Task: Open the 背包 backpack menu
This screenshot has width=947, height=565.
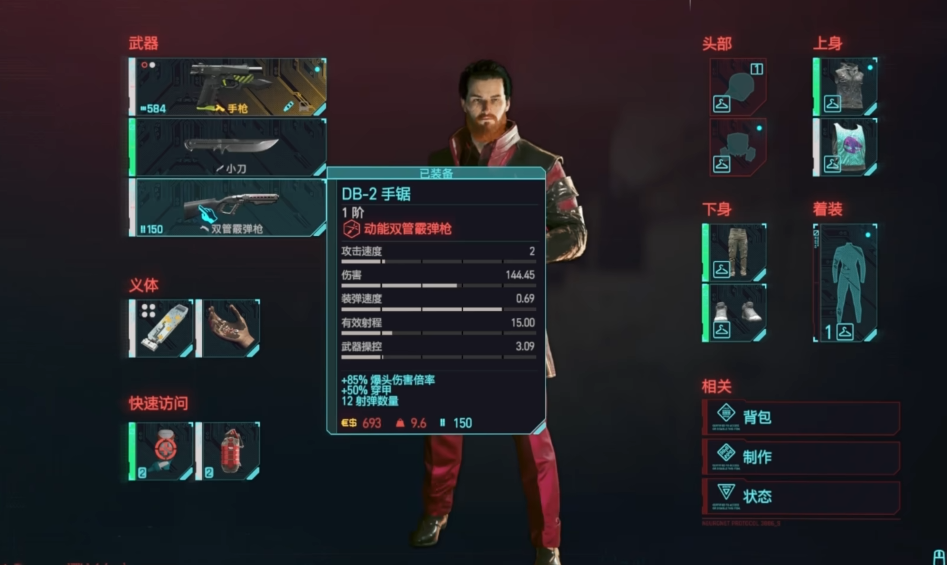Action: click(x=800, y=417)
